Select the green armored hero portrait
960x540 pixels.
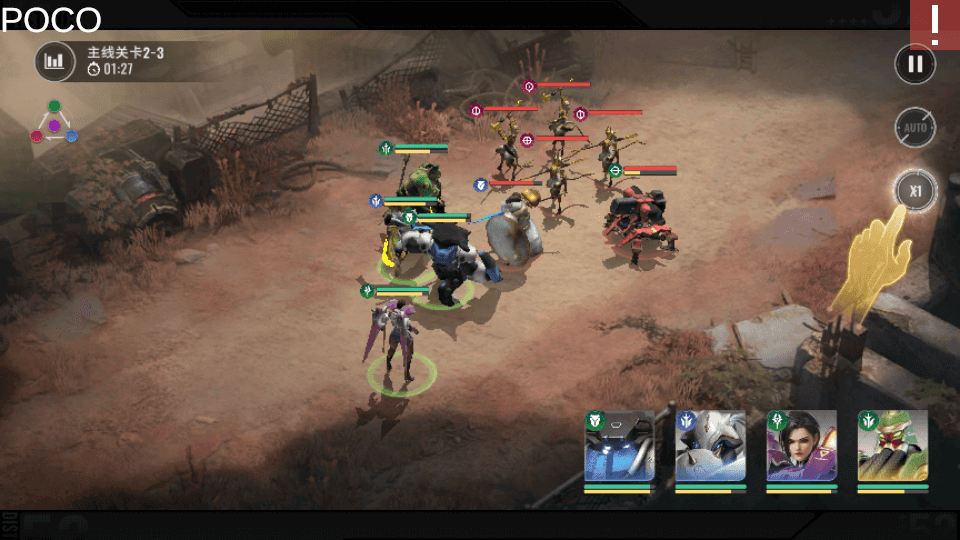[893, 447]
